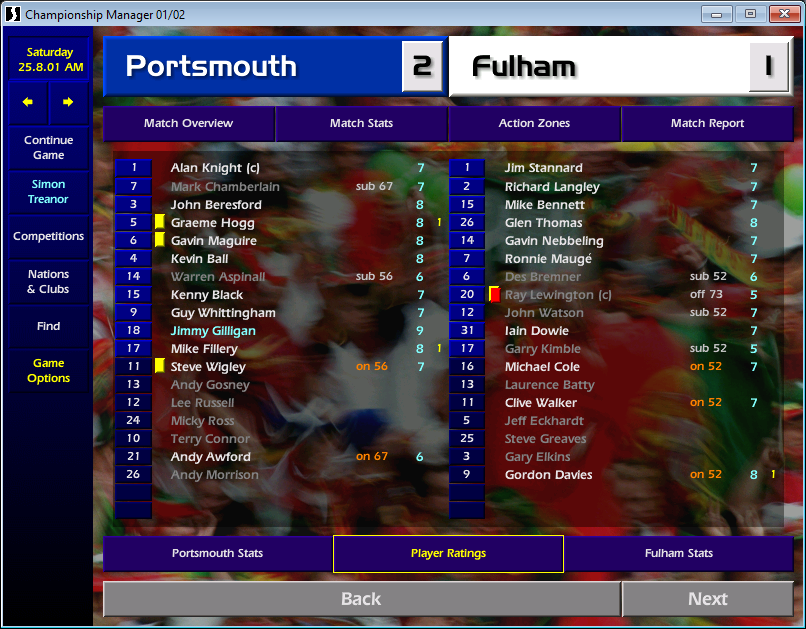Viewport: 806px width, 629px height.
Task: Select Fulham player Gordon Davies
Action: coord(548,475)
